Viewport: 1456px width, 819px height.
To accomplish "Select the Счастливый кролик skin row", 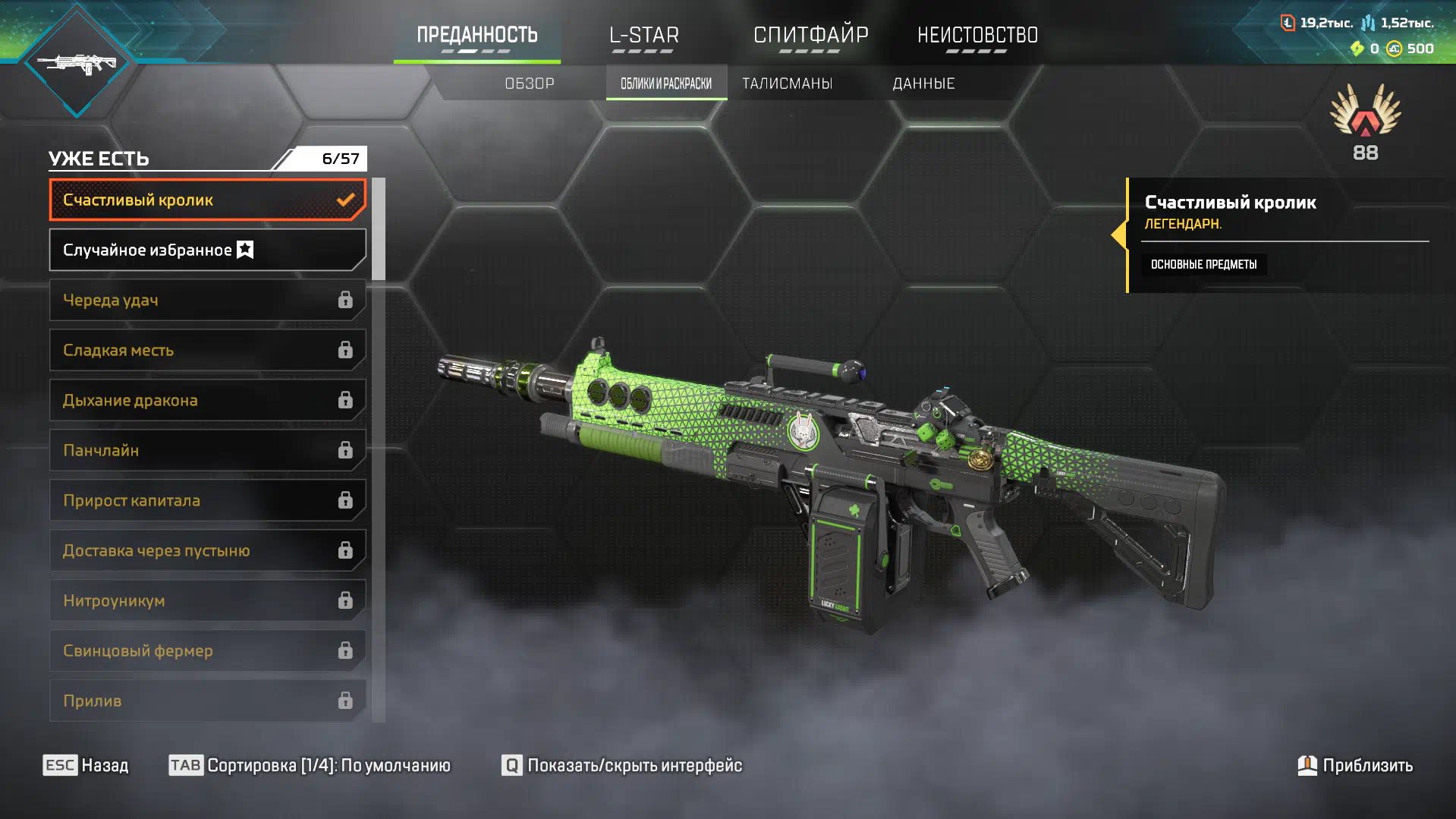I will coord(207,200).
